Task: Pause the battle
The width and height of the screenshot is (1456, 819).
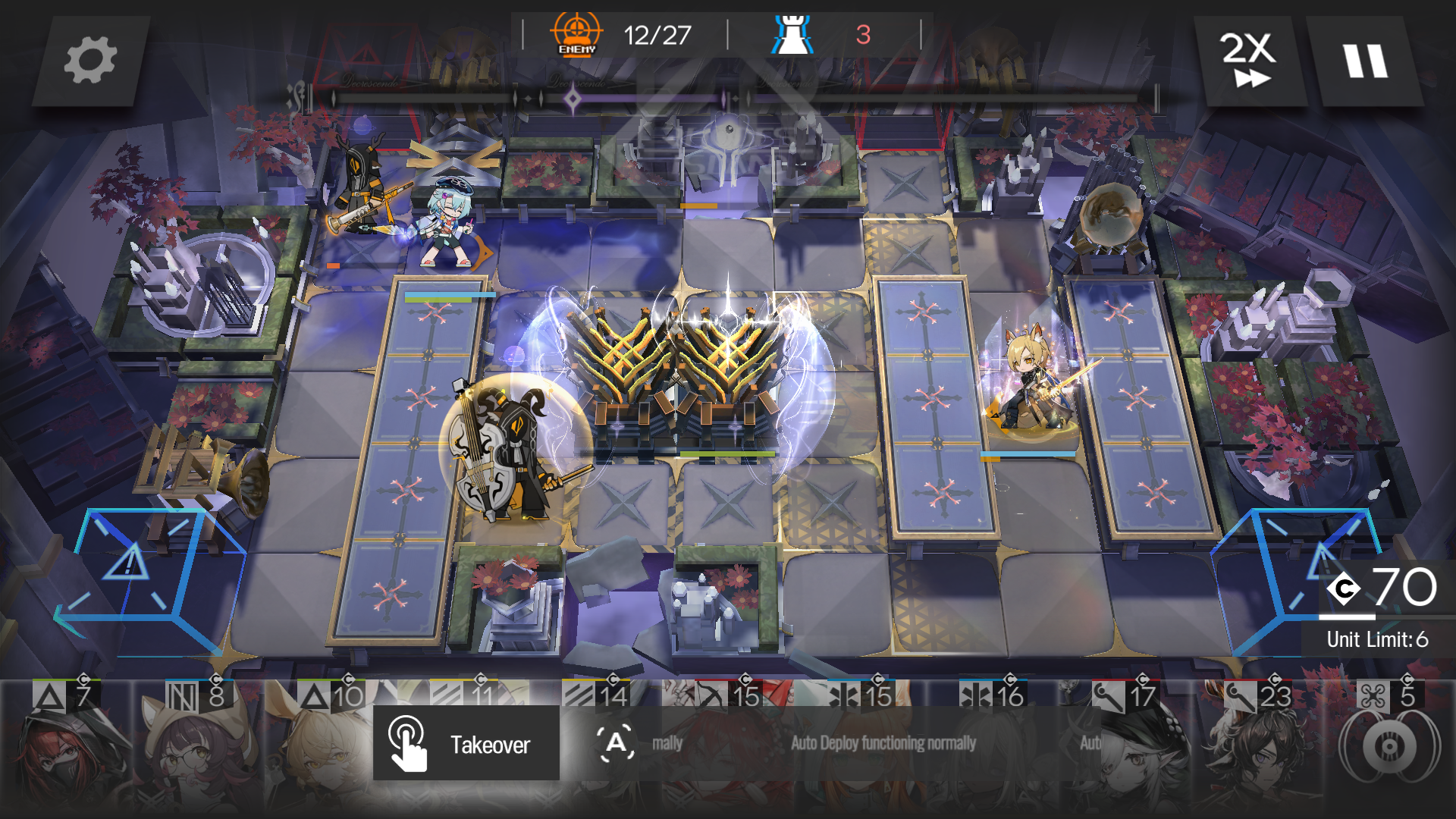Action: click(1366, 60)
